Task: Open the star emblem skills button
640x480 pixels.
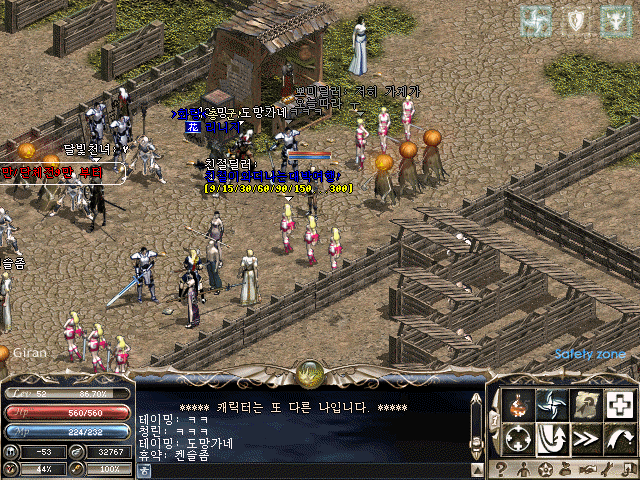Action: click(x=545, y=469)
